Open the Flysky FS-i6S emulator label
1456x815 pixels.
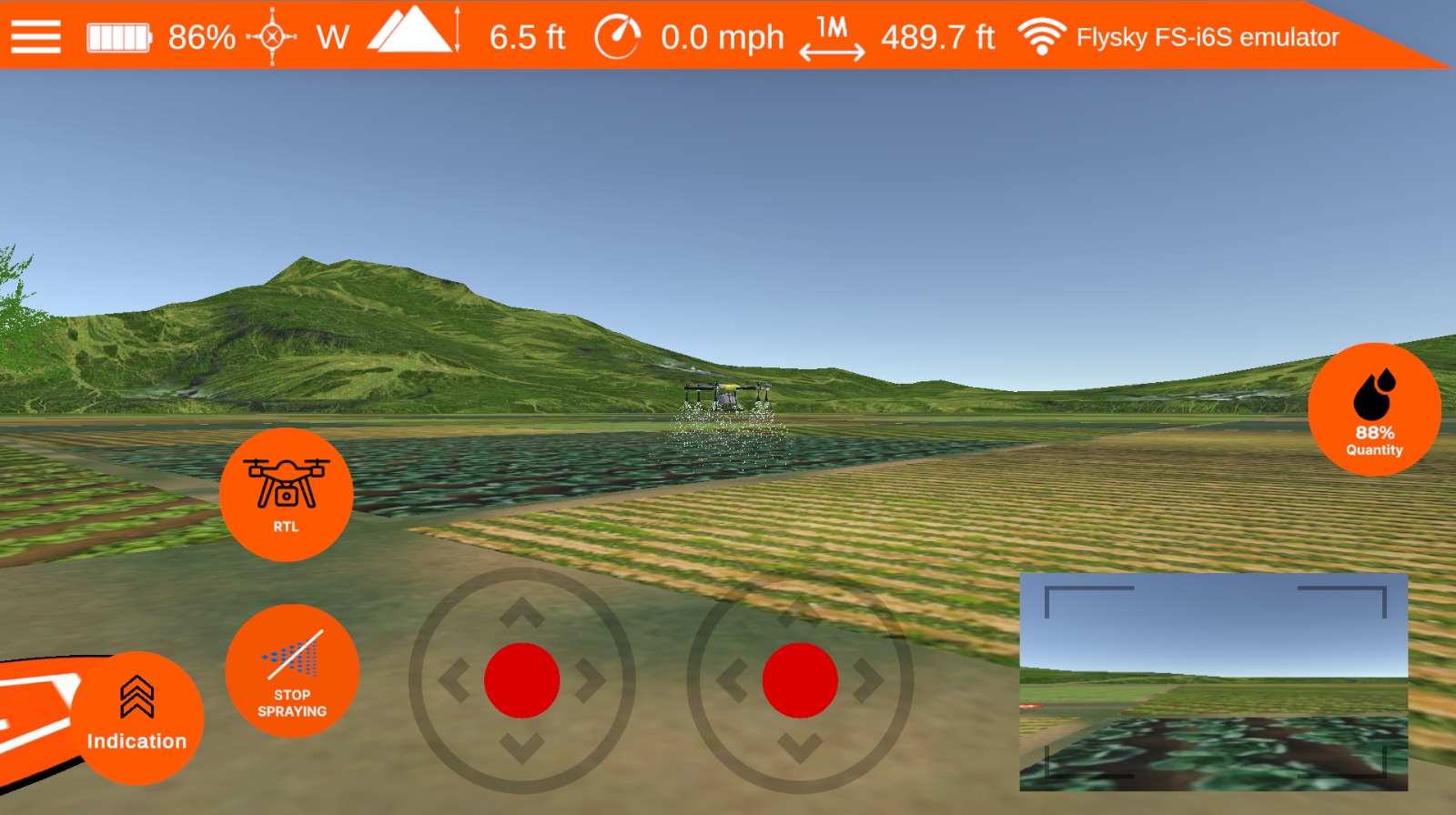click(x=1207, y=35)
